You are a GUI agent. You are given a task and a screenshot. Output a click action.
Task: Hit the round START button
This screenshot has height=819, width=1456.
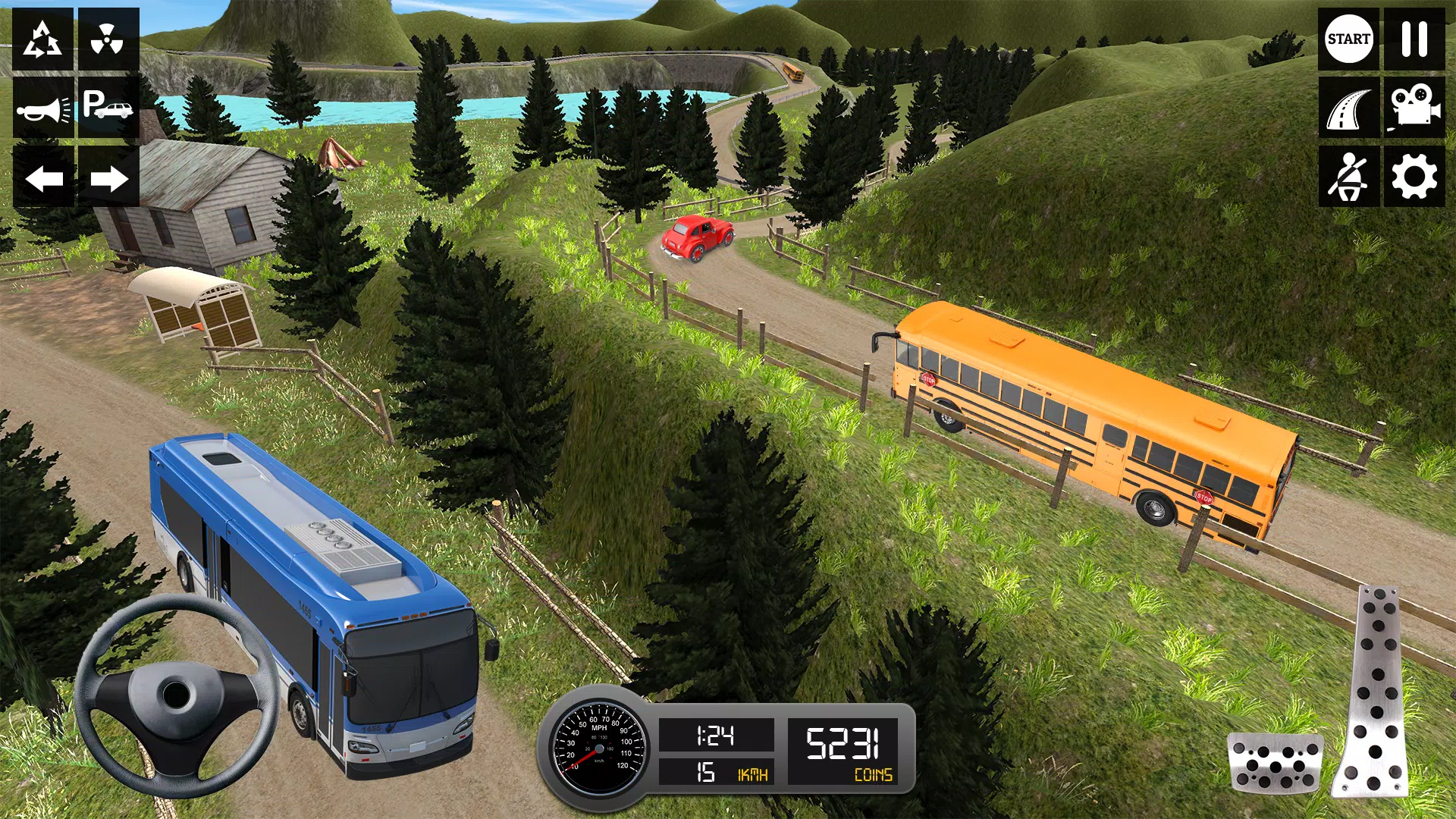1348,39
